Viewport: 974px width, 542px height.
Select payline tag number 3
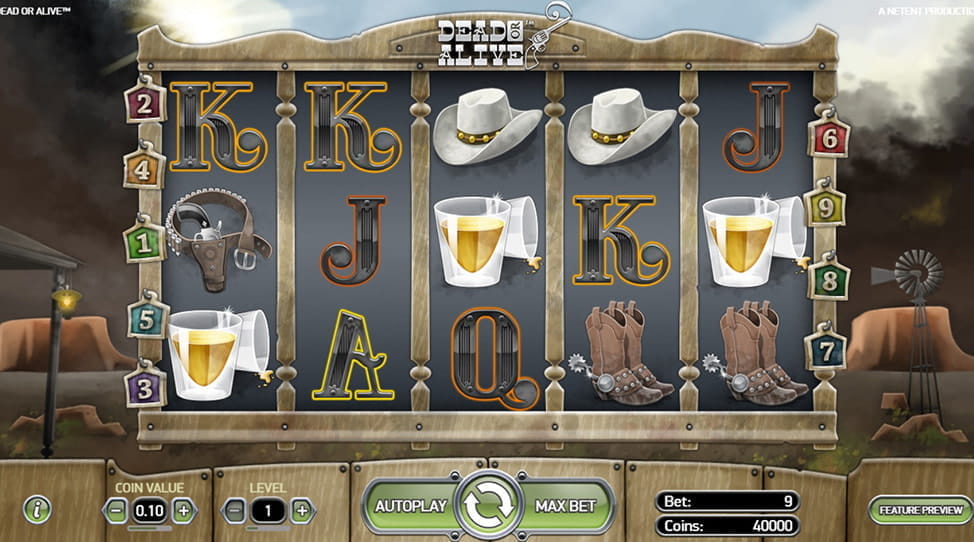coord(145,386)
